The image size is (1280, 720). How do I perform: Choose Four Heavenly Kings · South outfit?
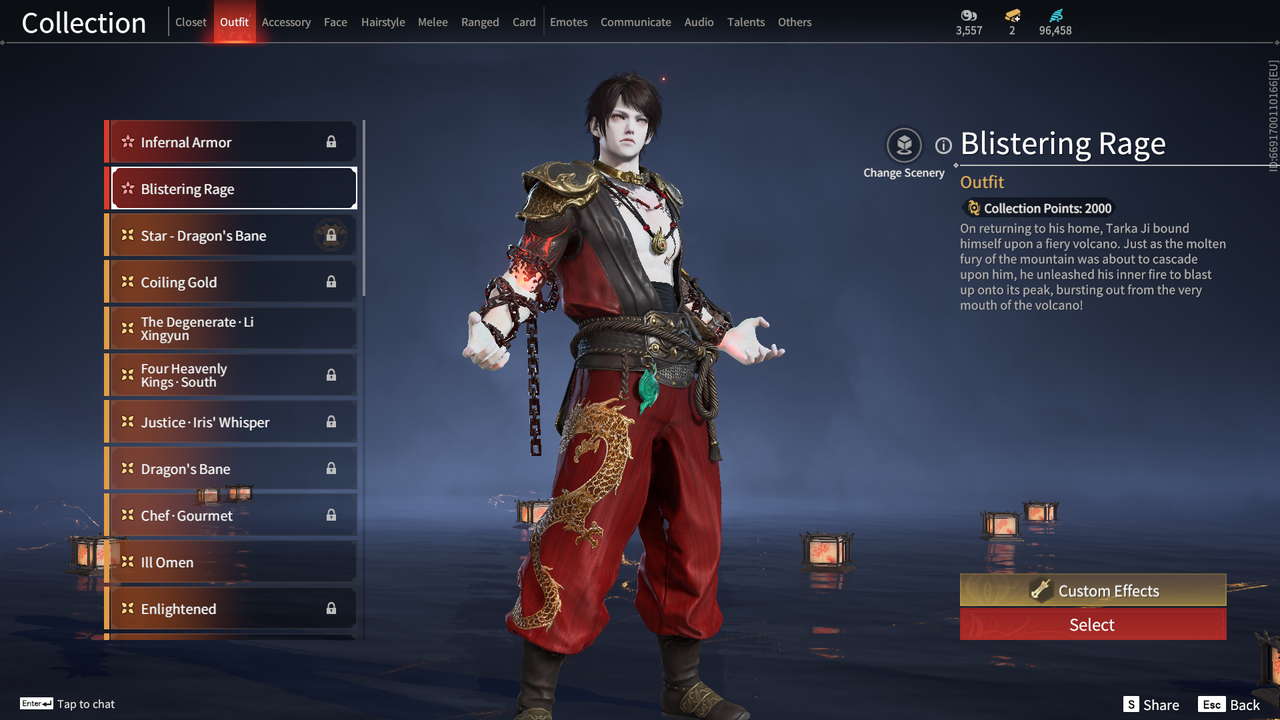(232, 375)
